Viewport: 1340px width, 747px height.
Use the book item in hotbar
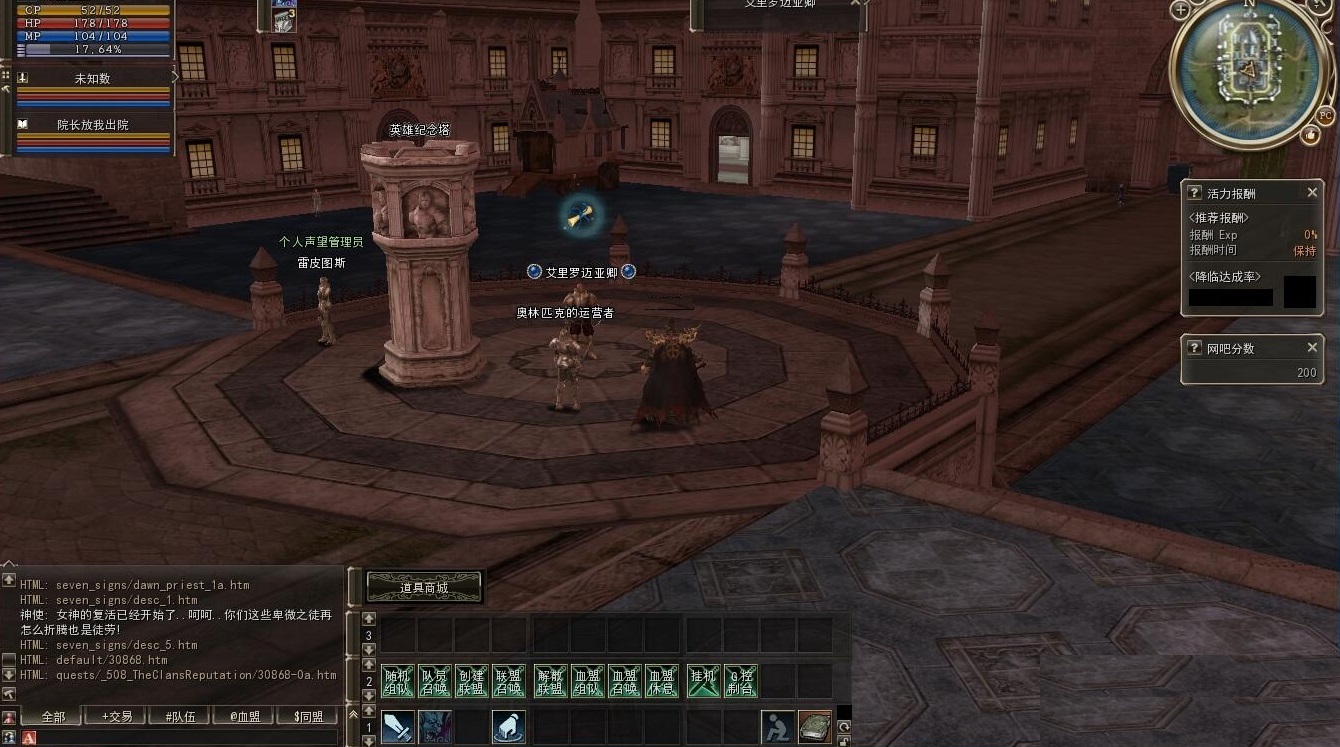(x=815, y=727)
